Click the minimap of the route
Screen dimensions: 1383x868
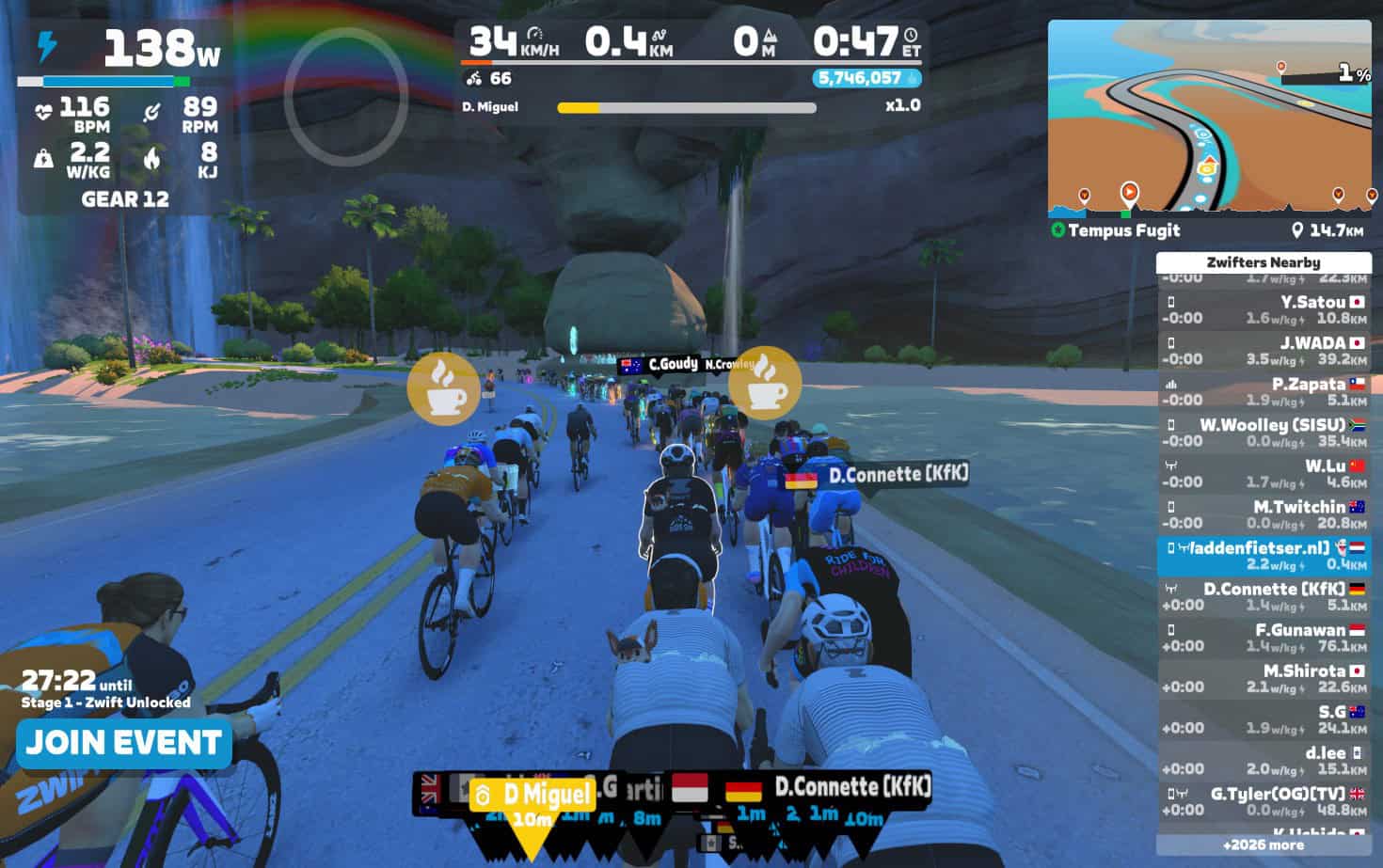(x=1209, y=117)
